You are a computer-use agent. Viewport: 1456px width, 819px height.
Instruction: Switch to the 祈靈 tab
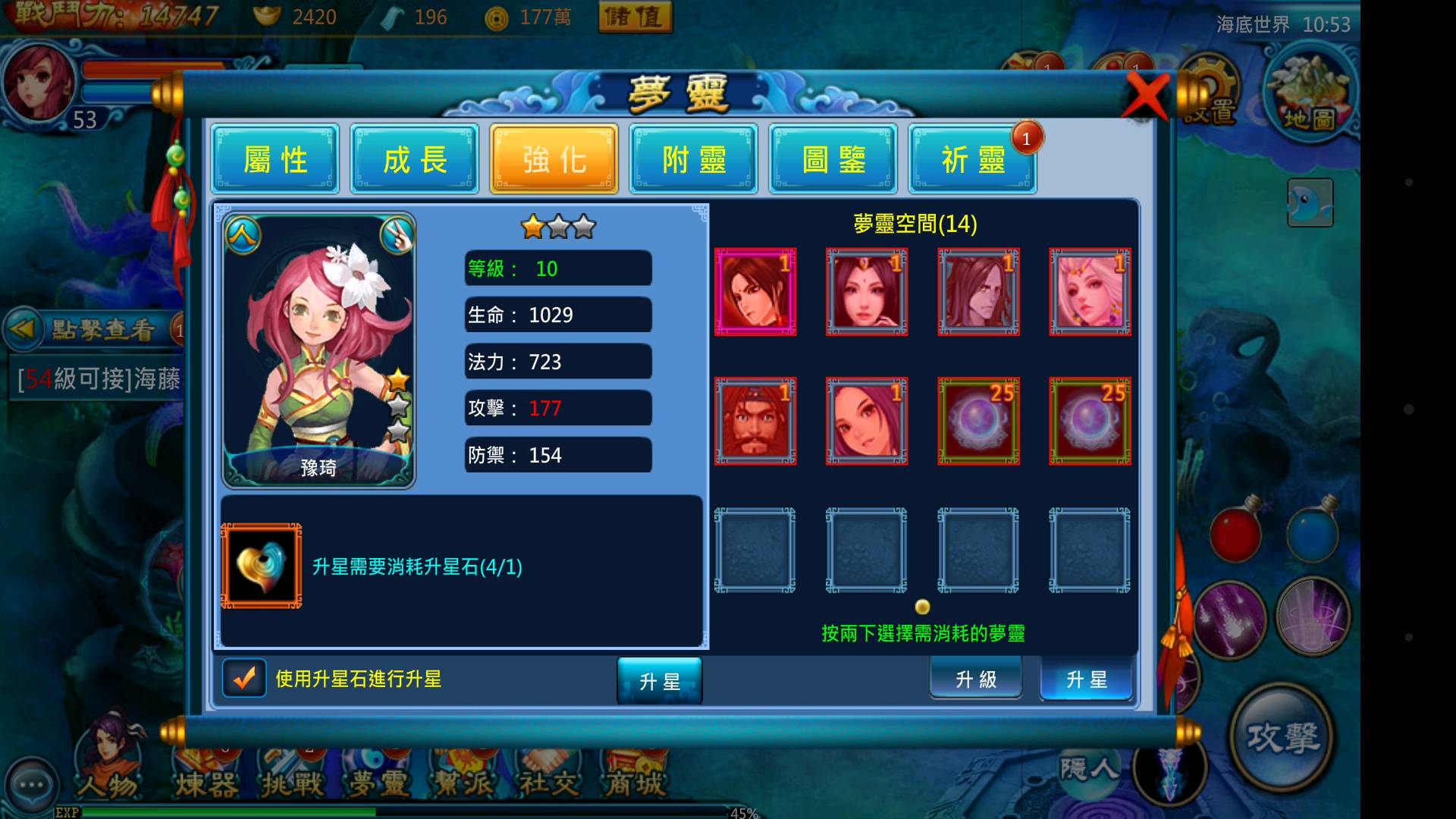coord(973,159)
